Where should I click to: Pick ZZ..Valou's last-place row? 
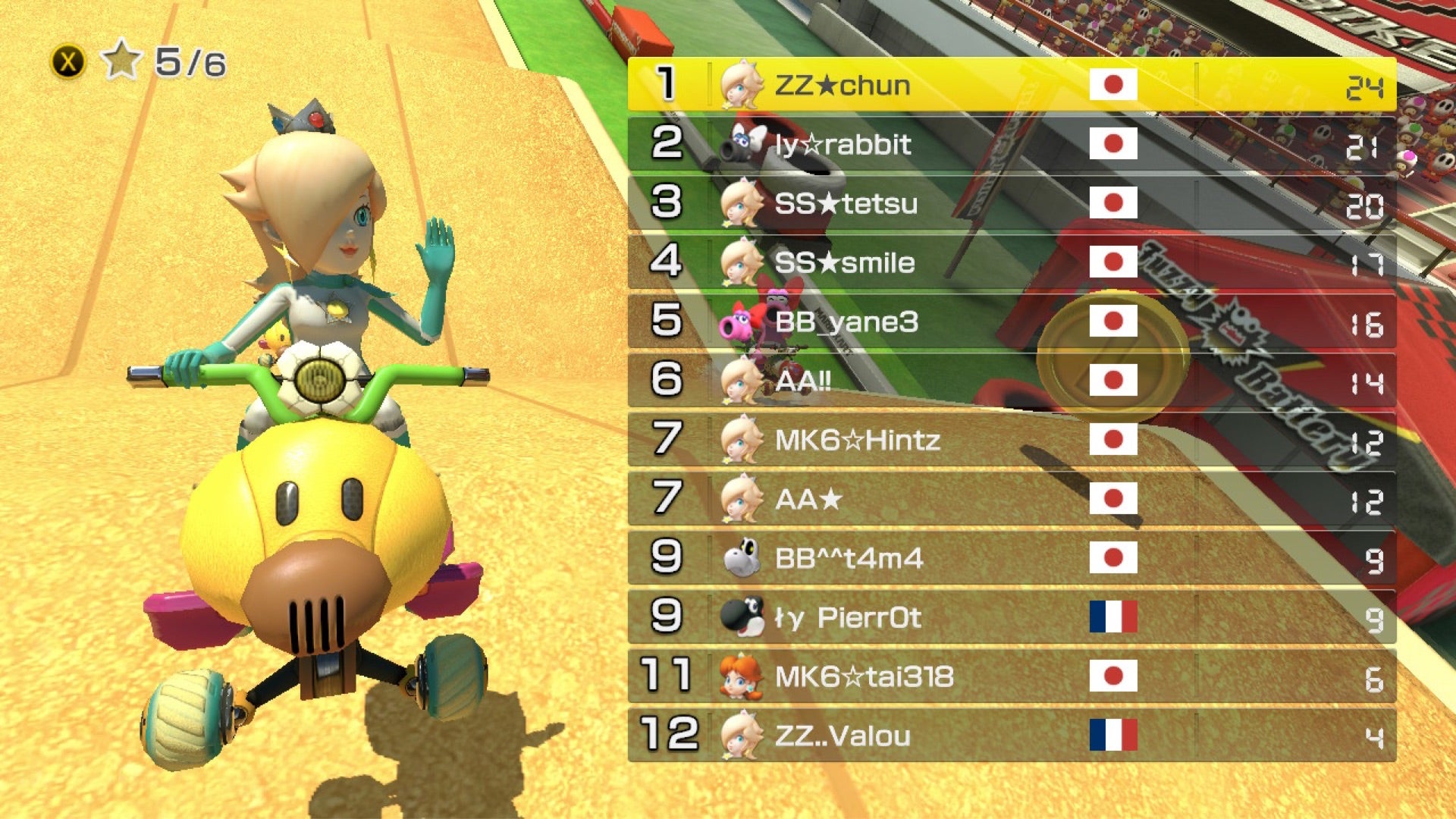point(1012,736)
